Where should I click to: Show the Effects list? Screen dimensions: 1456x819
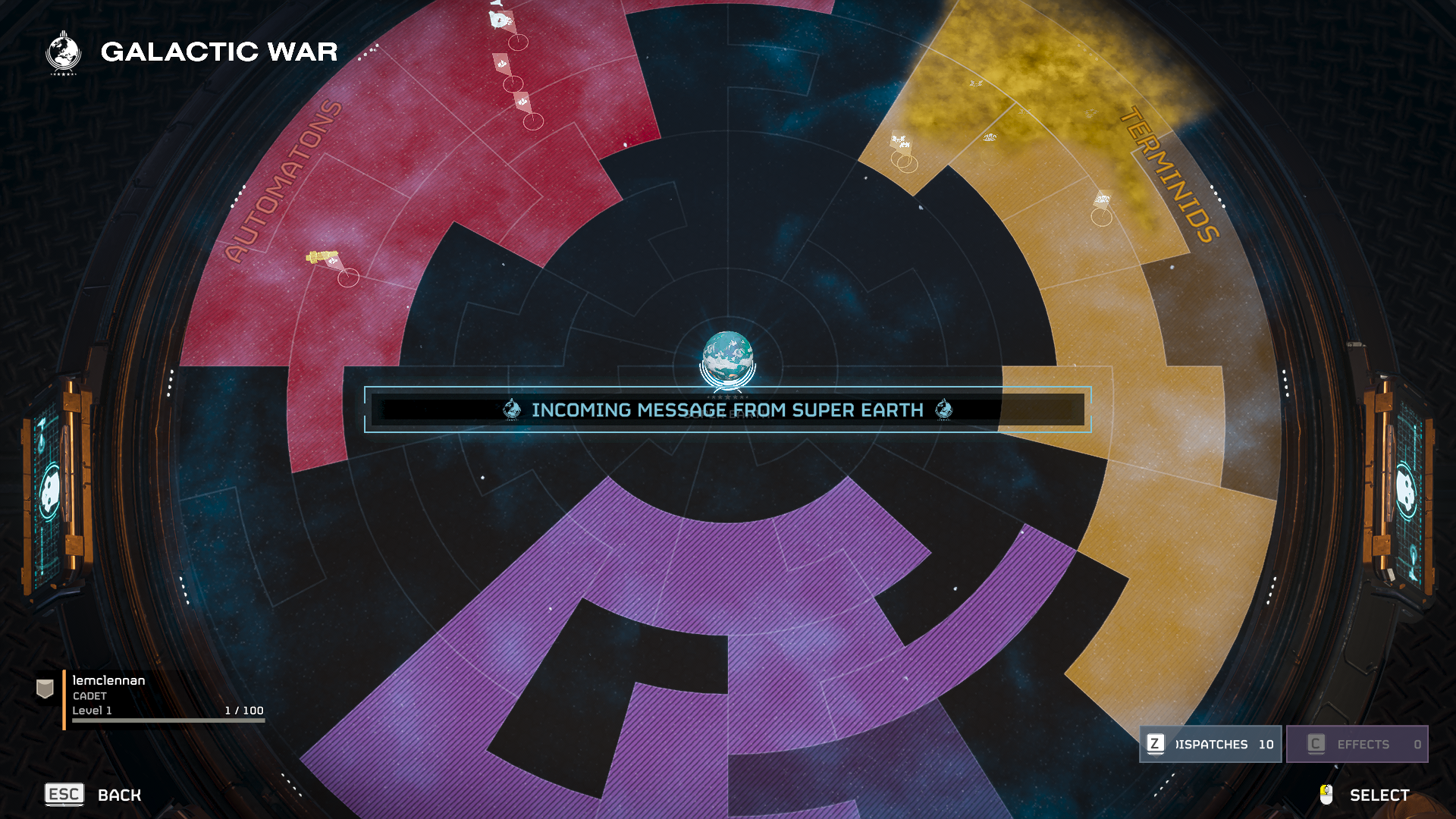[1357, 744]
